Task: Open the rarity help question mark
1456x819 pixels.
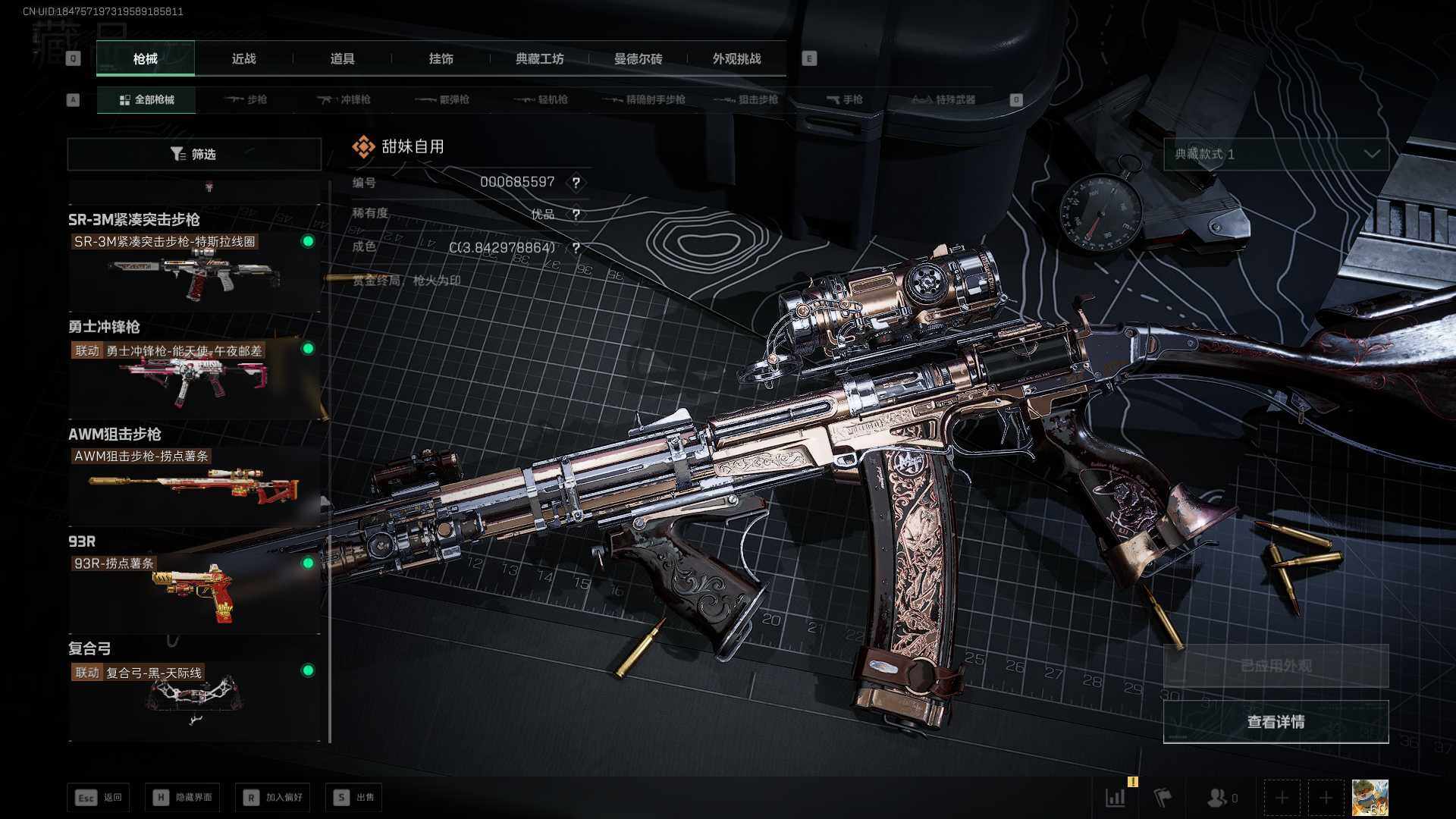Action: [x=576, y=215]
